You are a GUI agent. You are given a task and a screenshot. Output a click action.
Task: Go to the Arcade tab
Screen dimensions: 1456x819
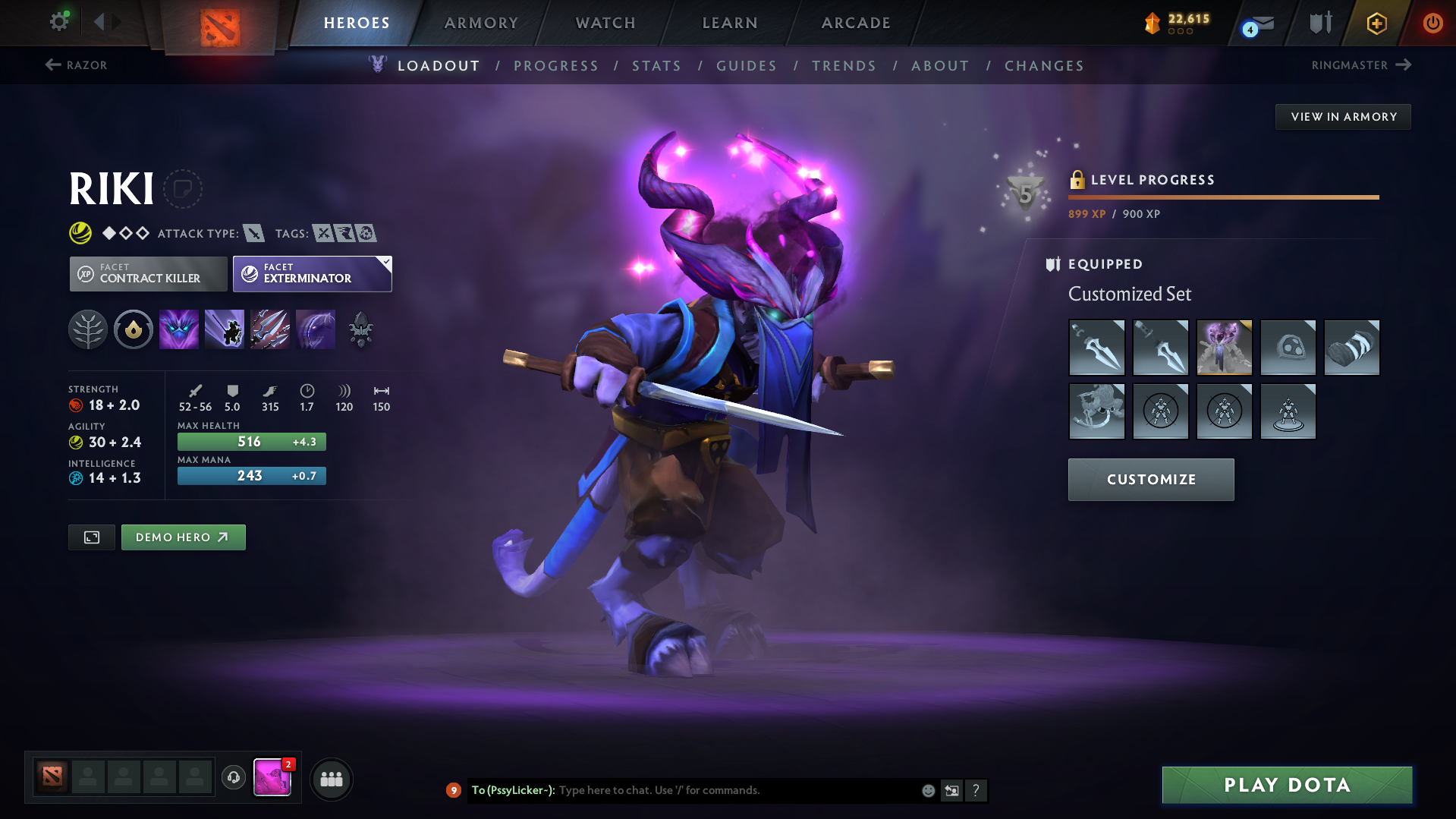(x=856, y=23)
